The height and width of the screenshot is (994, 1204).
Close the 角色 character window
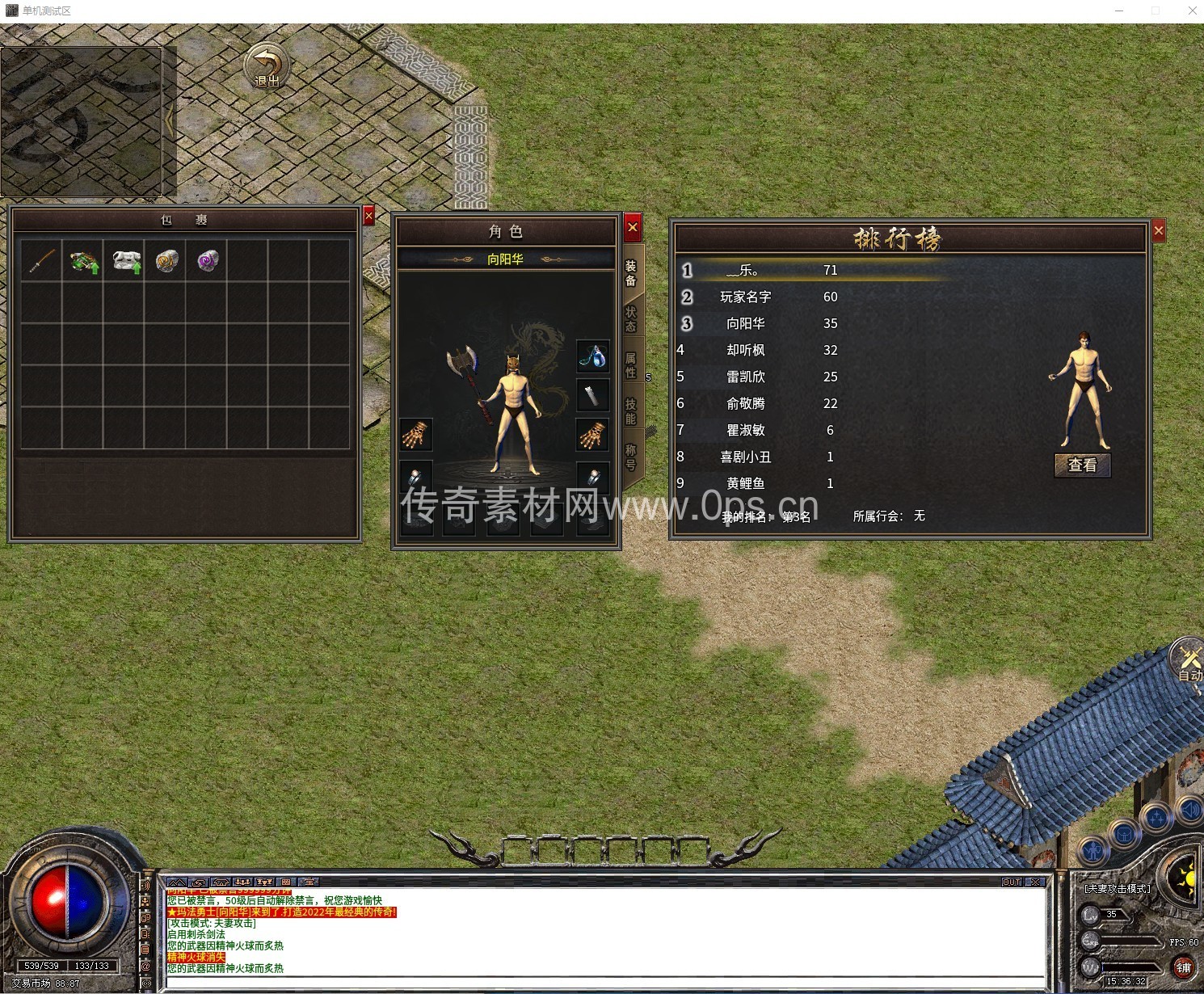[633, 228]
